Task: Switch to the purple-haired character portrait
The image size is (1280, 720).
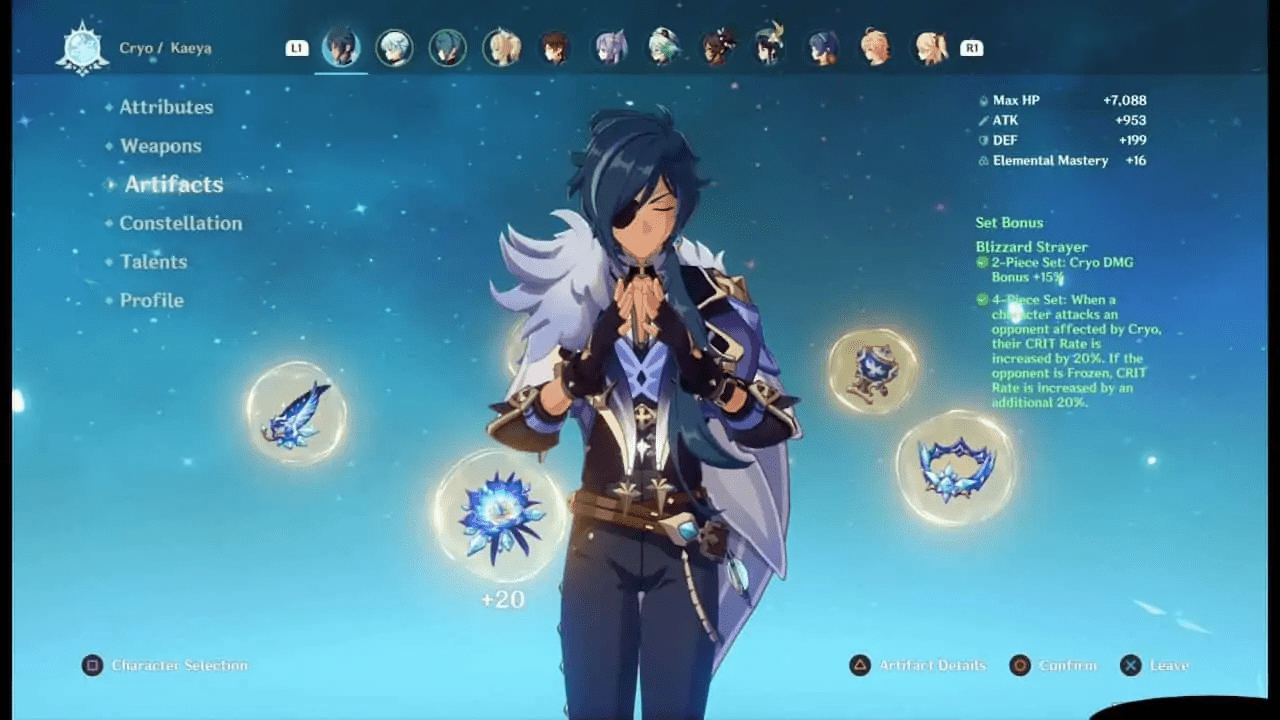Action: point(609,48)
